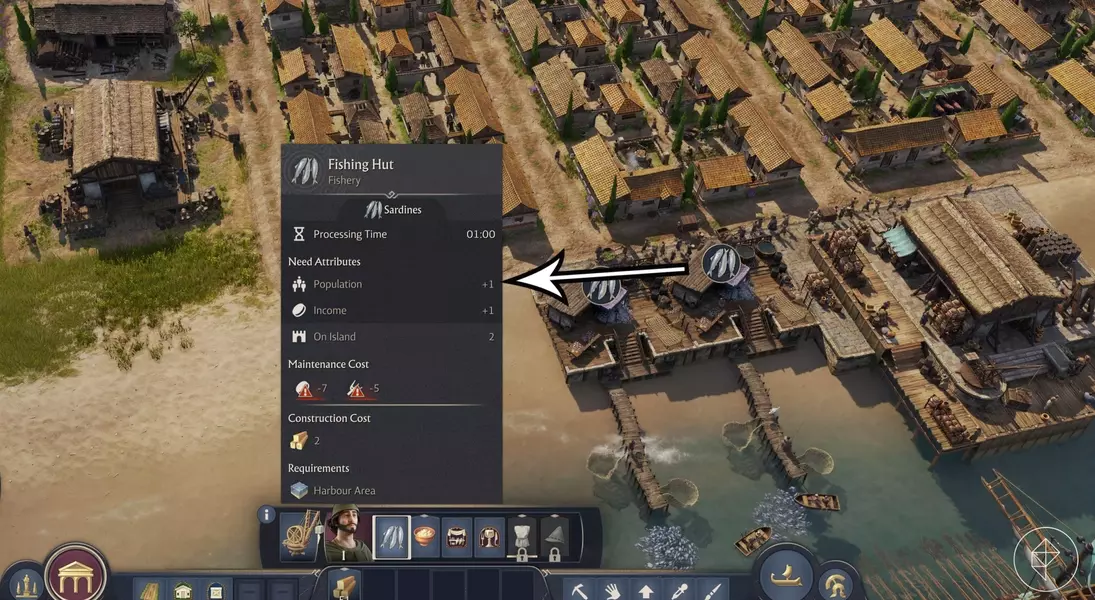1095x600 pixels.
Task: Select the road building tool
Action: (148, 590)
